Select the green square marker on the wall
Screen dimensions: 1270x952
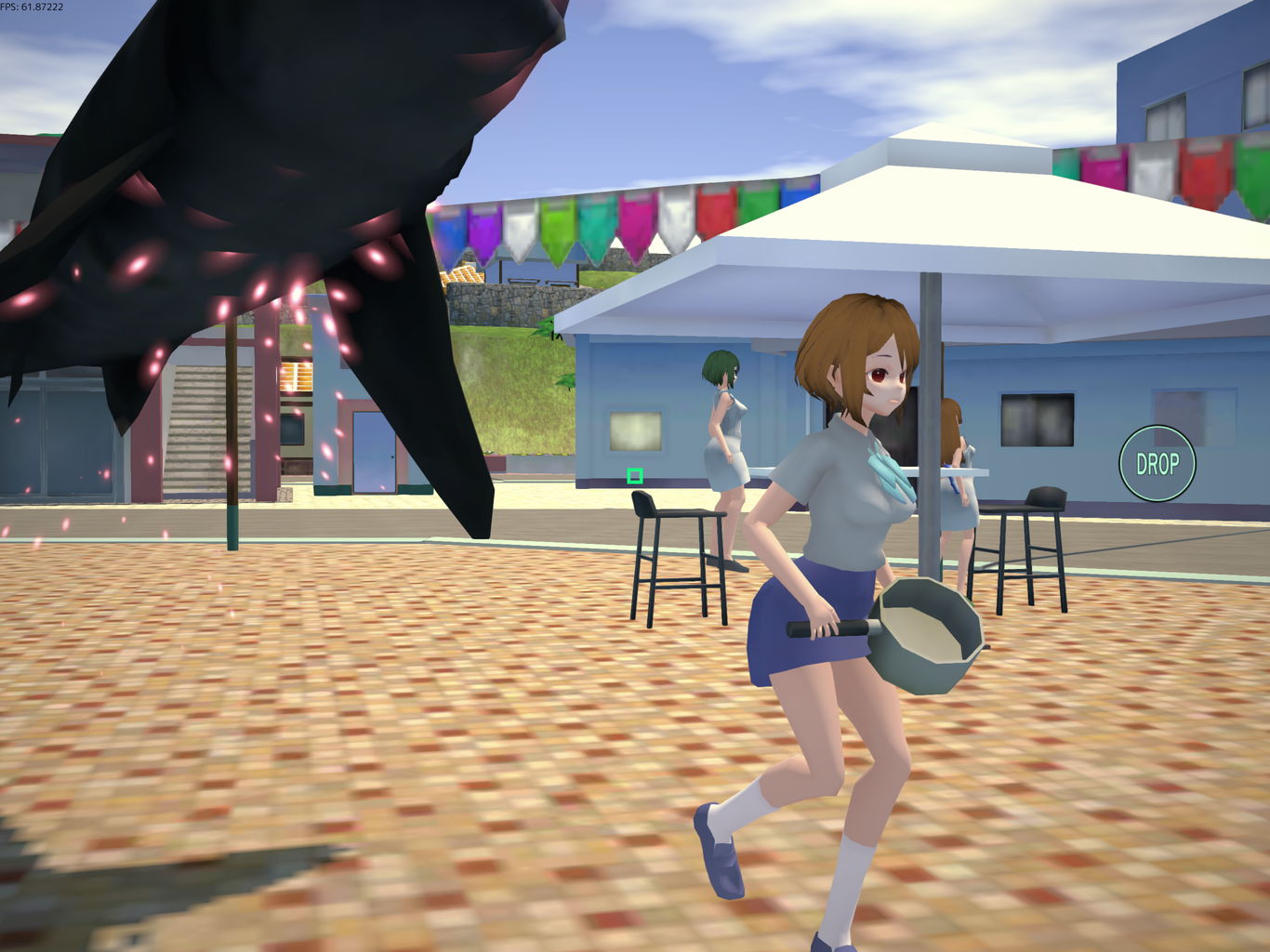[637, 475]
